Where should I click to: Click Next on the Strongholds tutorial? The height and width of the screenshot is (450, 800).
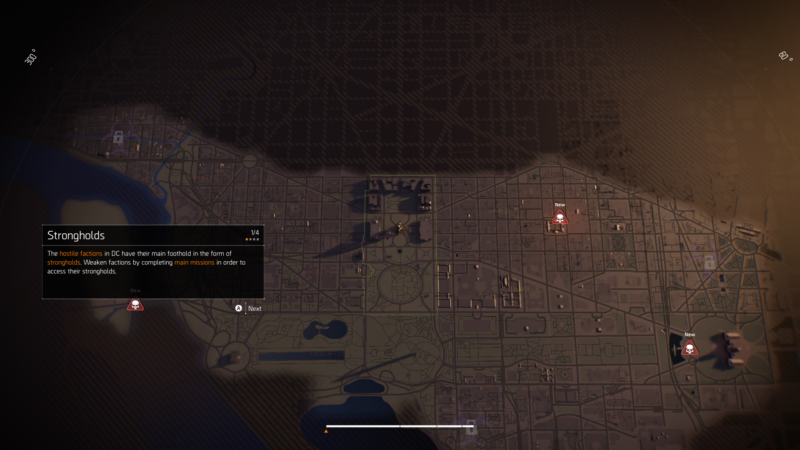(x=249, y=308)
